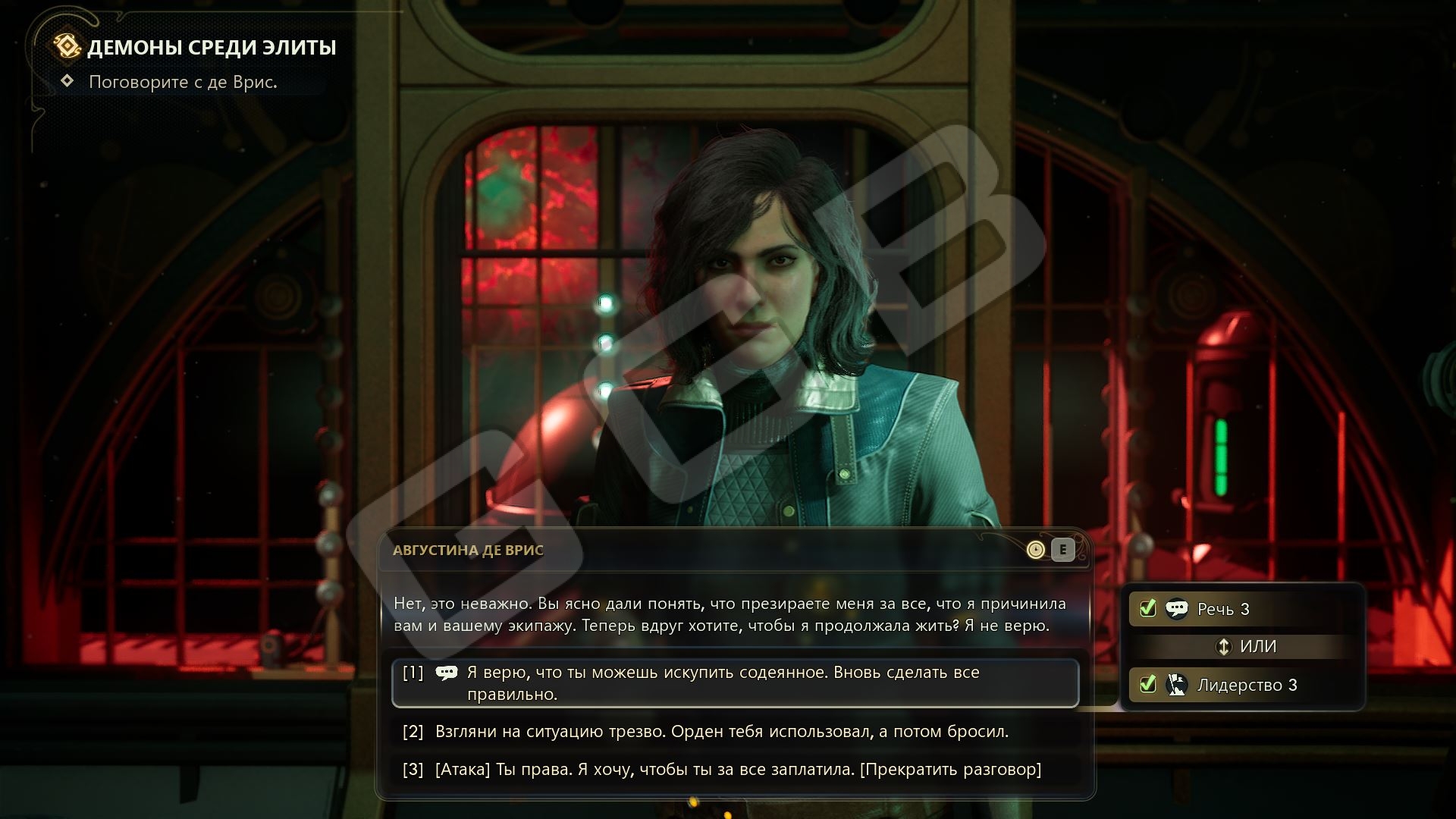Pick the [Атака] reply to end conversation

(737, 770)
